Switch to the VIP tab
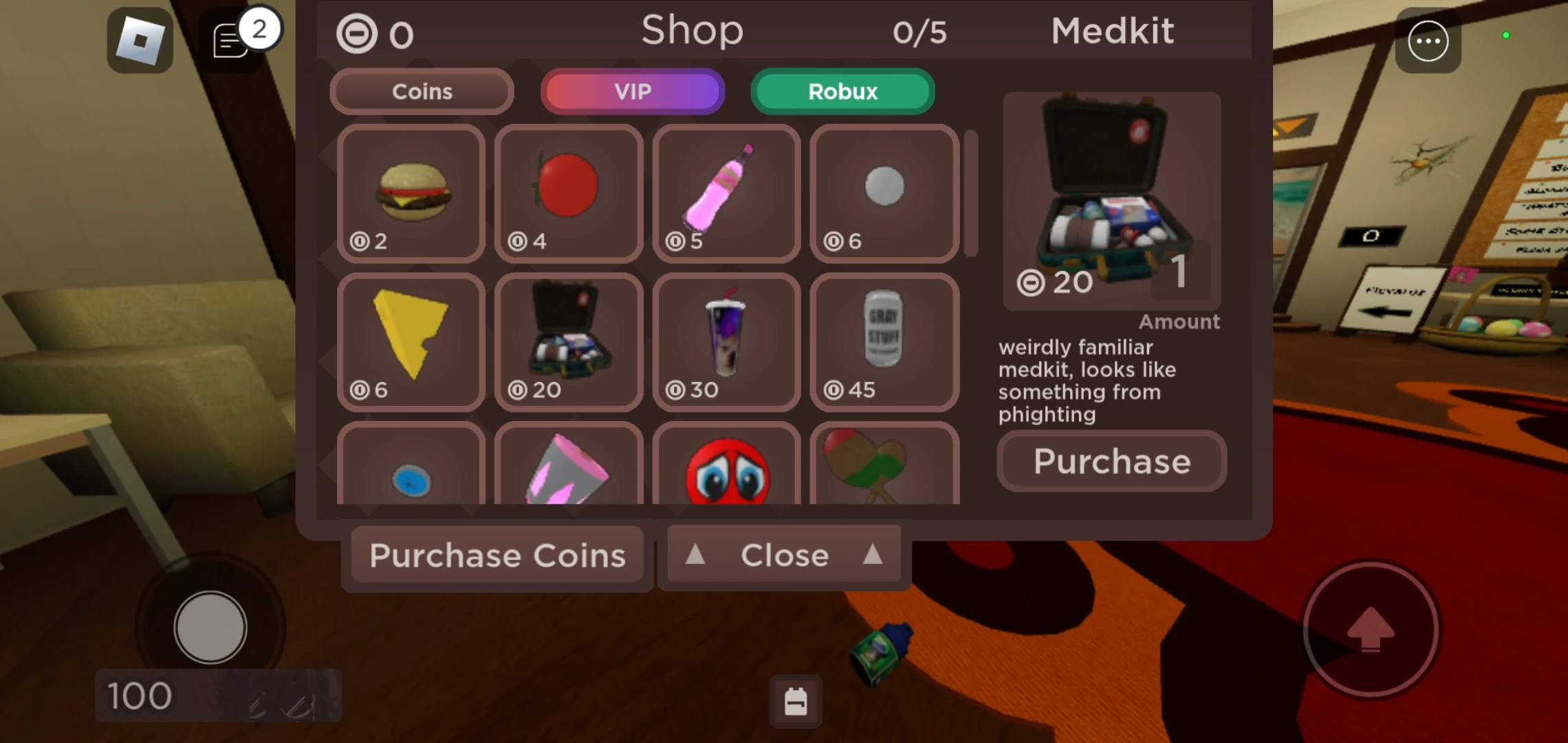The image size is (1568, 743). [633, 91]
